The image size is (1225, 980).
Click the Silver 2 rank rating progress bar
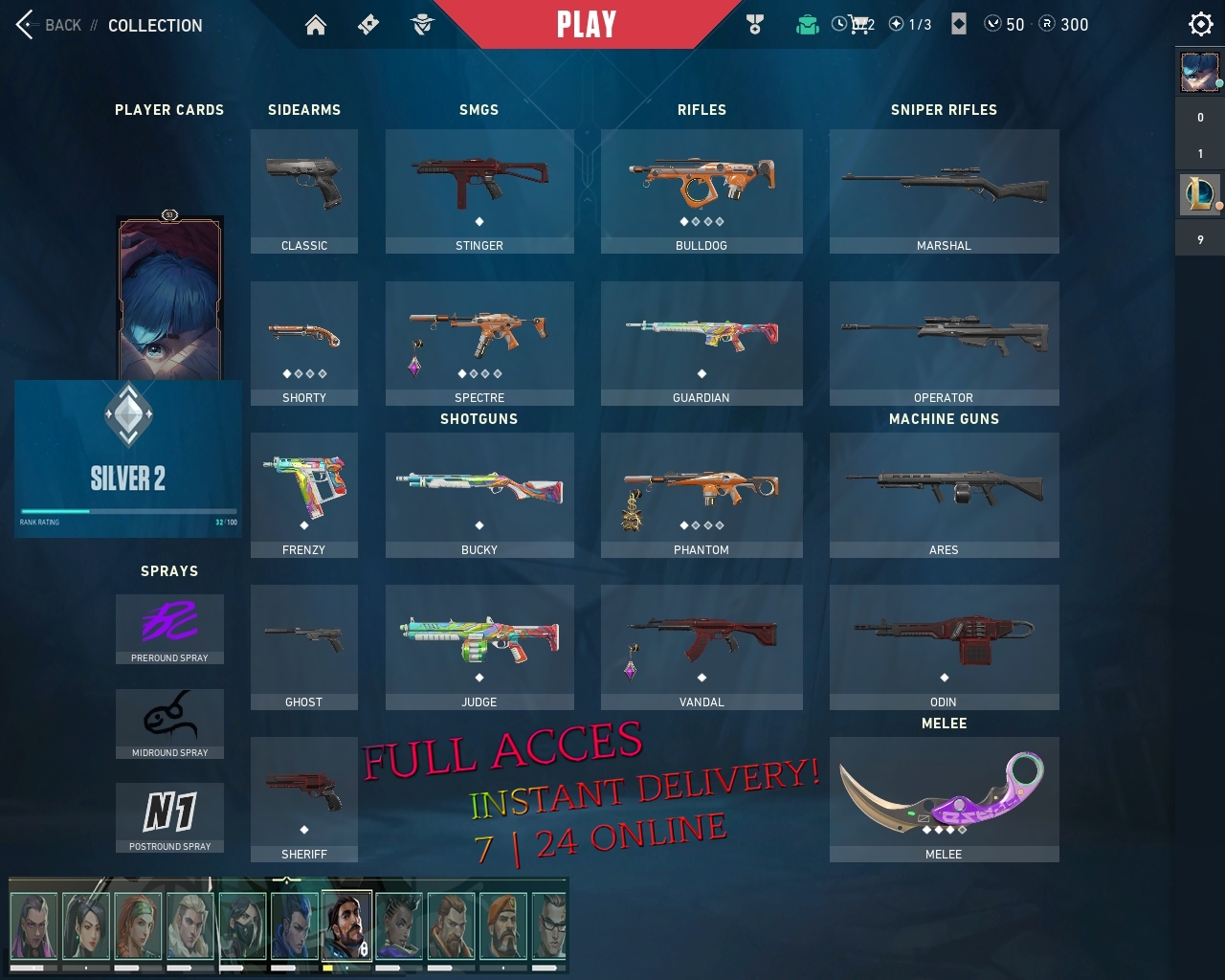(128, 511)
